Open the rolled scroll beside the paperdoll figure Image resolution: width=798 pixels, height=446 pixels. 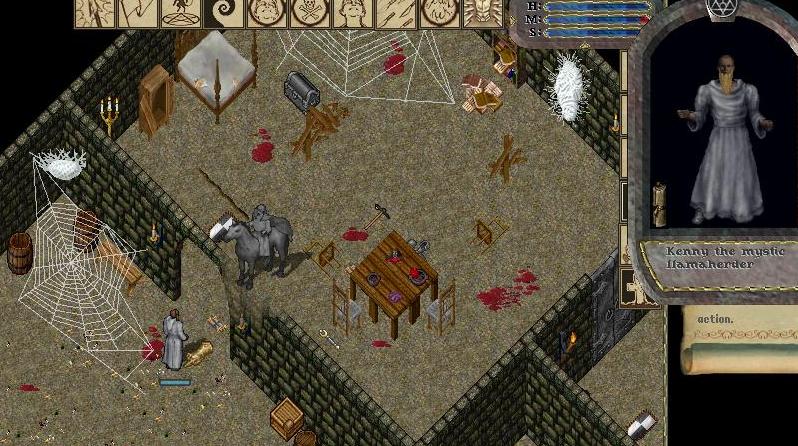click(x=660, y=204)
